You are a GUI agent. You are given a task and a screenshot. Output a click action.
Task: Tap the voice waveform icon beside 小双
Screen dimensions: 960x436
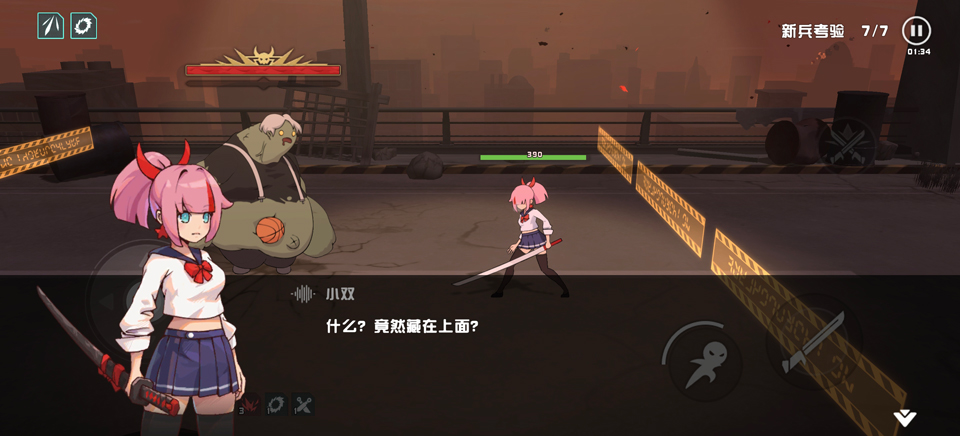pos(303,294)
